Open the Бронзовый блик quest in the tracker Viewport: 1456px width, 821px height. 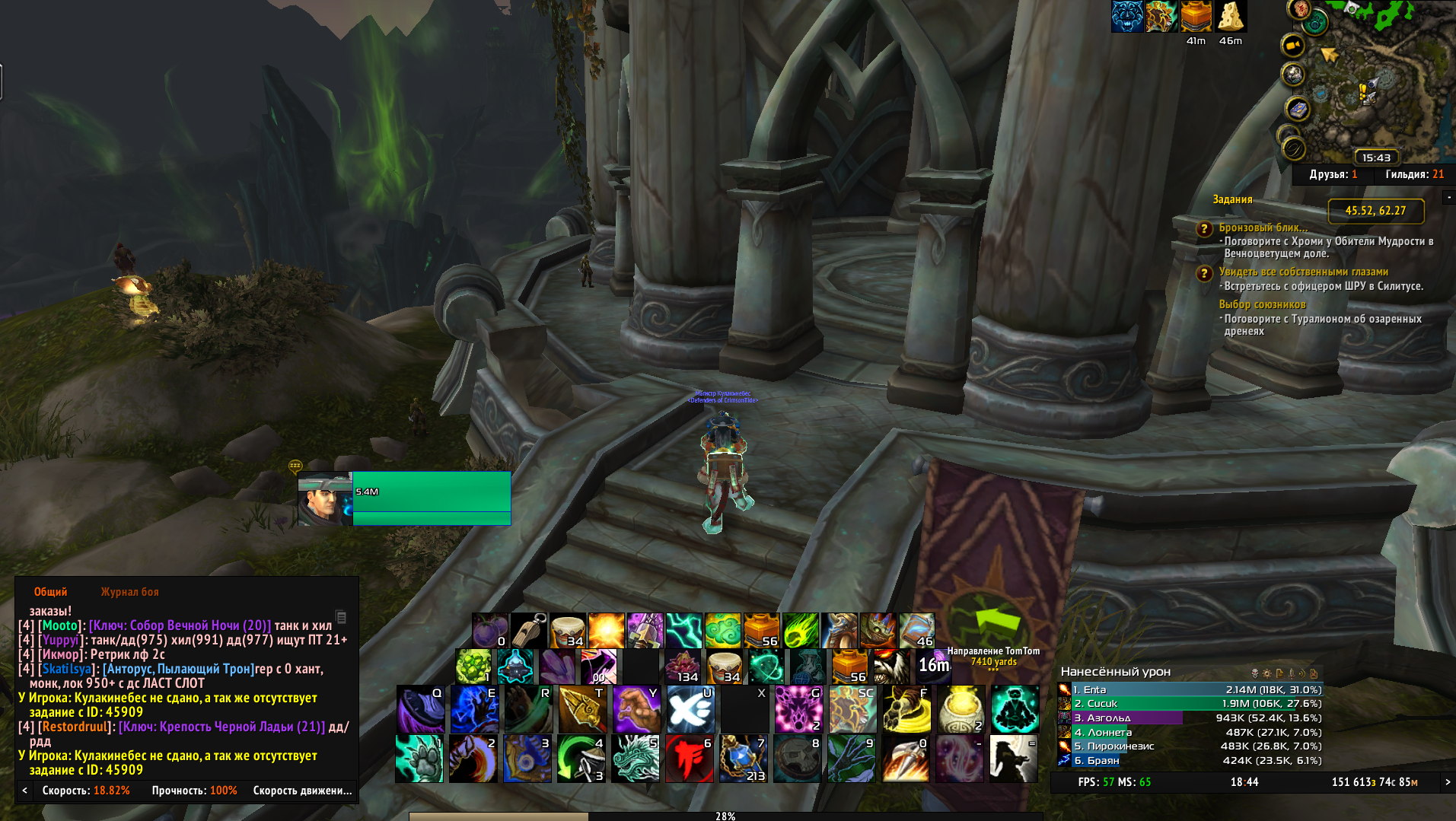[x=1263, y=228]
